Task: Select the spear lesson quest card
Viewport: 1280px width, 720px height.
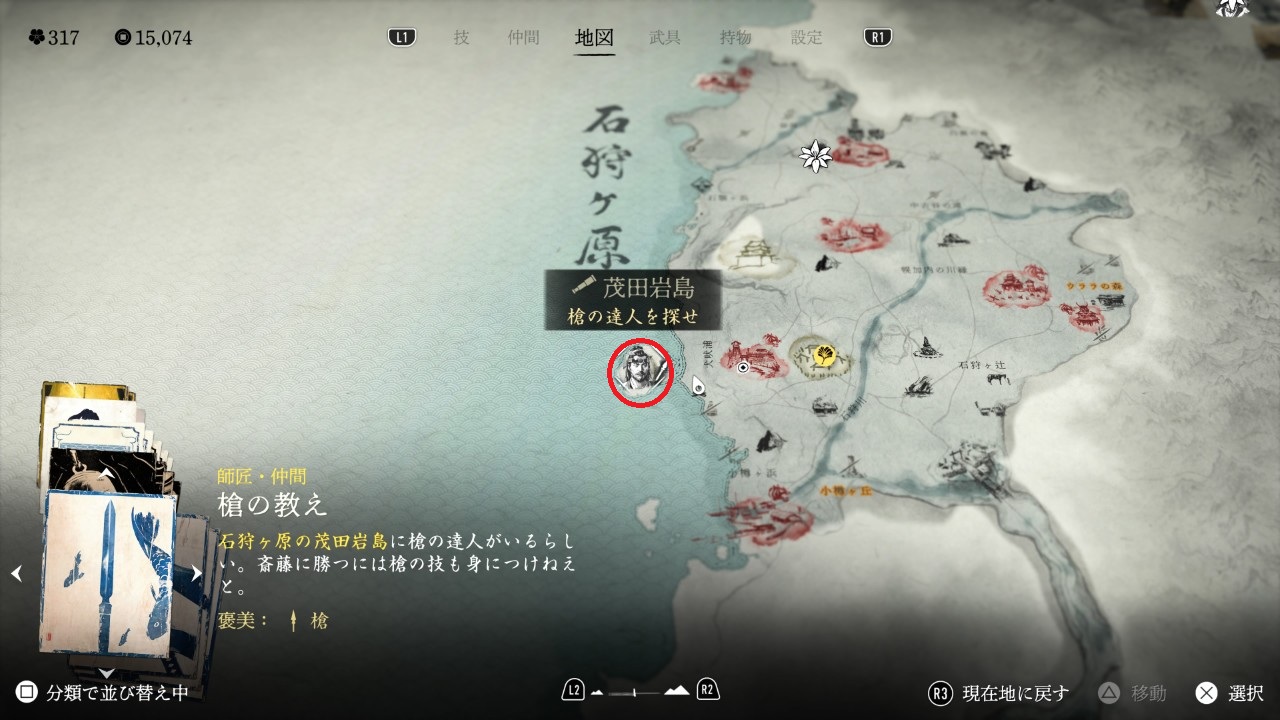Action: pos(108,571)
